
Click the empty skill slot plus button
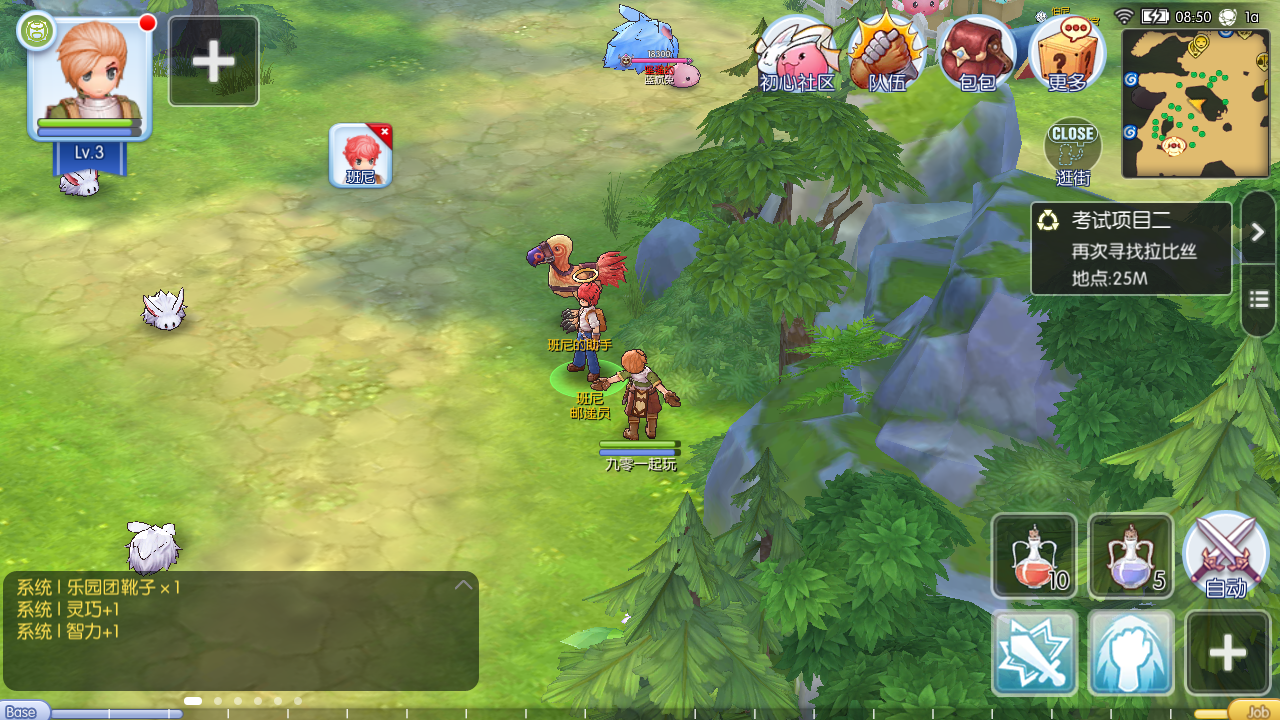1227,653
